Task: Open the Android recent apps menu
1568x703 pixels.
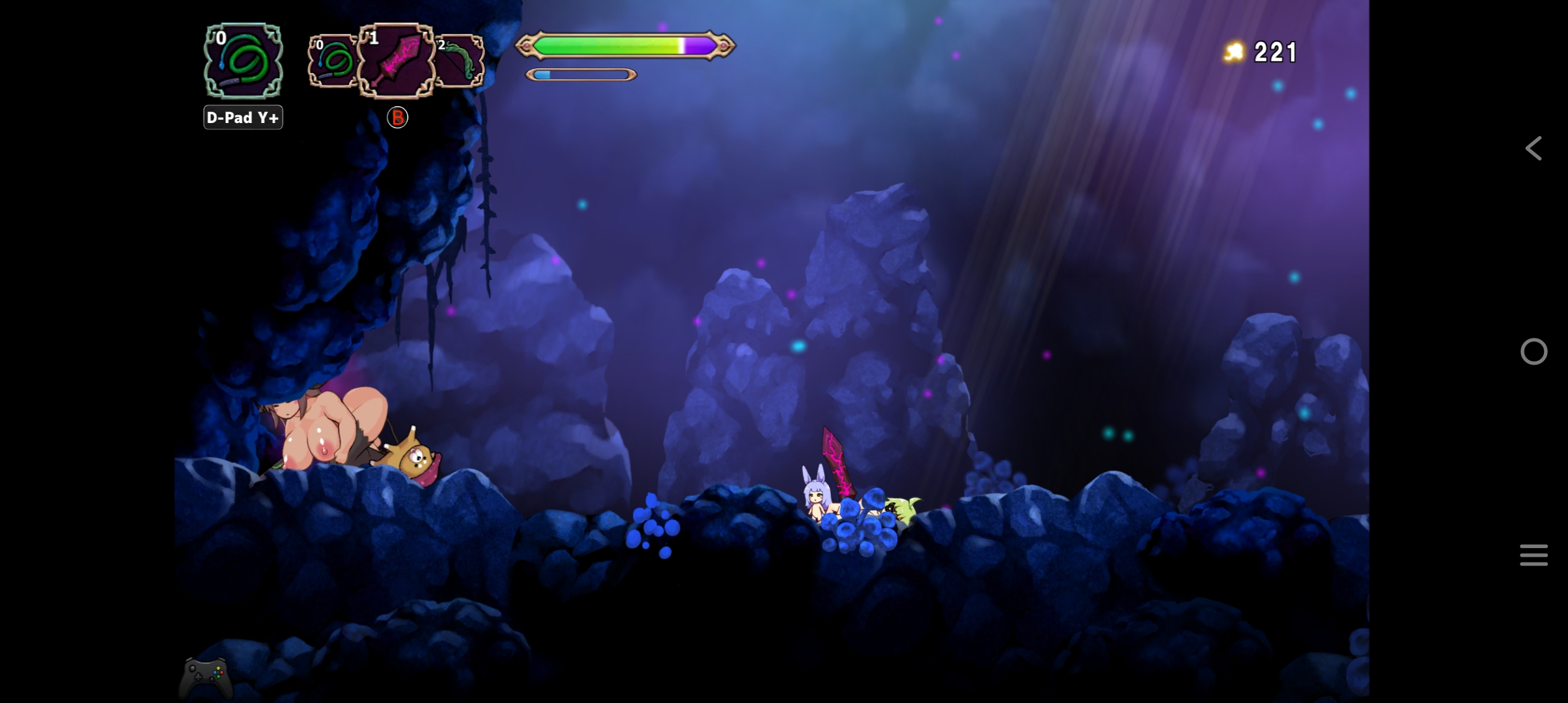Action: 1533,554
